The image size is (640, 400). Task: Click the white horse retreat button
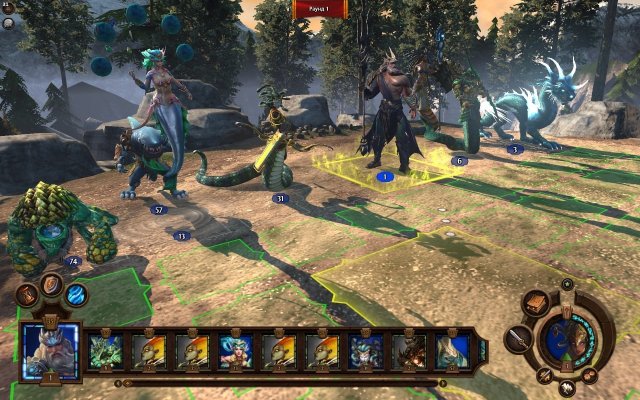tap(567, 388)
